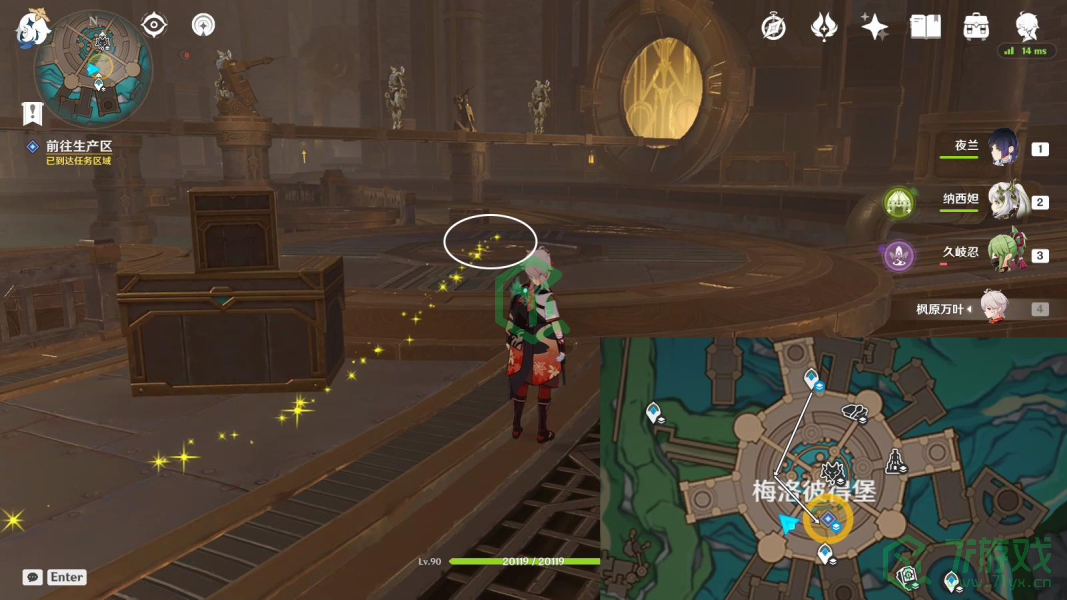Switch to party member 纳西妲

[x=1004, y=201]
